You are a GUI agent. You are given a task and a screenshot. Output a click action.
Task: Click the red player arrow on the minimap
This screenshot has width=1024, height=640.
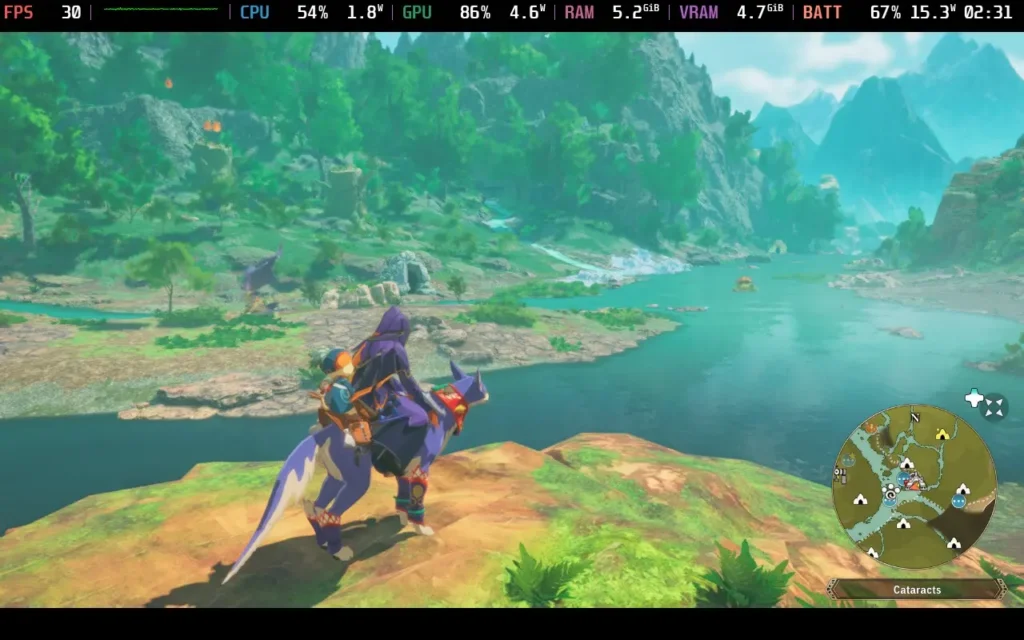pos(914,482)
